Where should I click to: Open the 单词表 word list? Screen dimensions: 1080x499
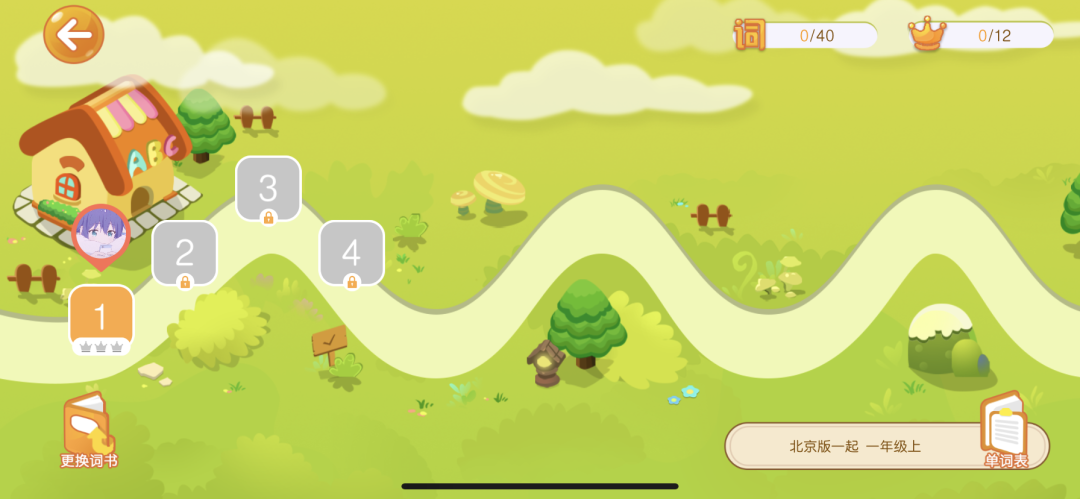point(1005,431)
